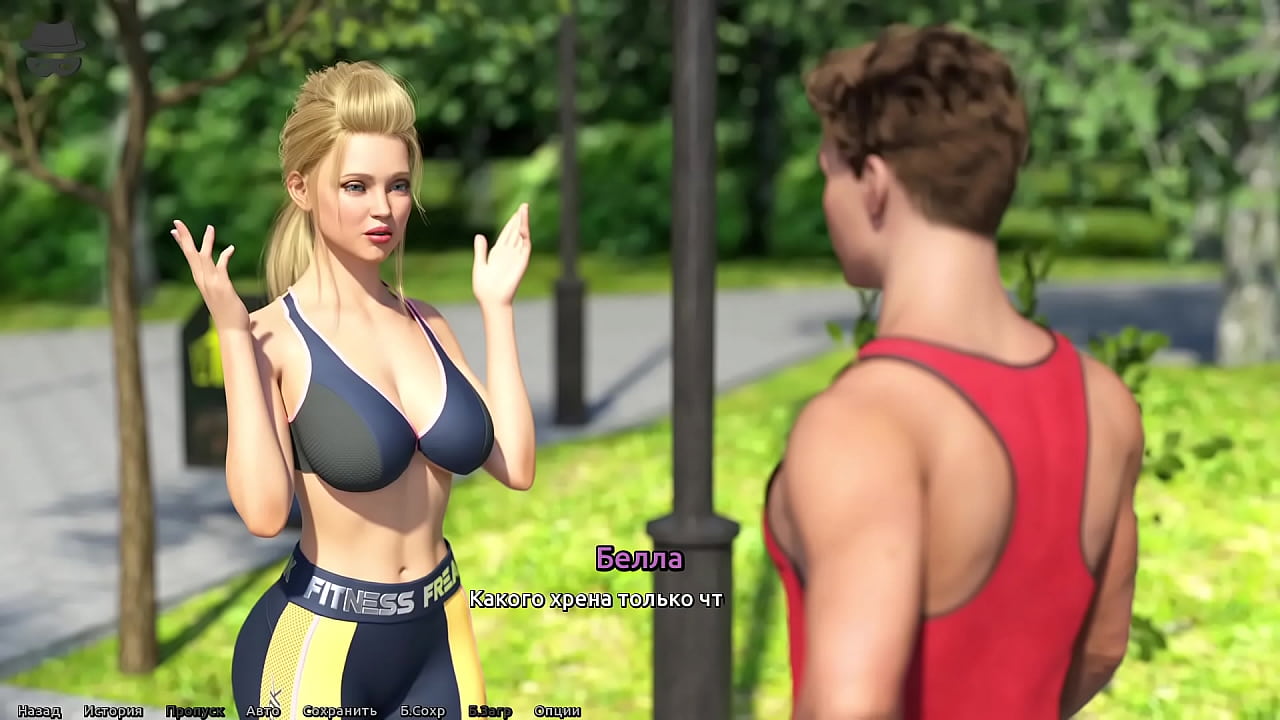Open the Опции options menu
The image size is (1280, 720).
tap(557, 711)
